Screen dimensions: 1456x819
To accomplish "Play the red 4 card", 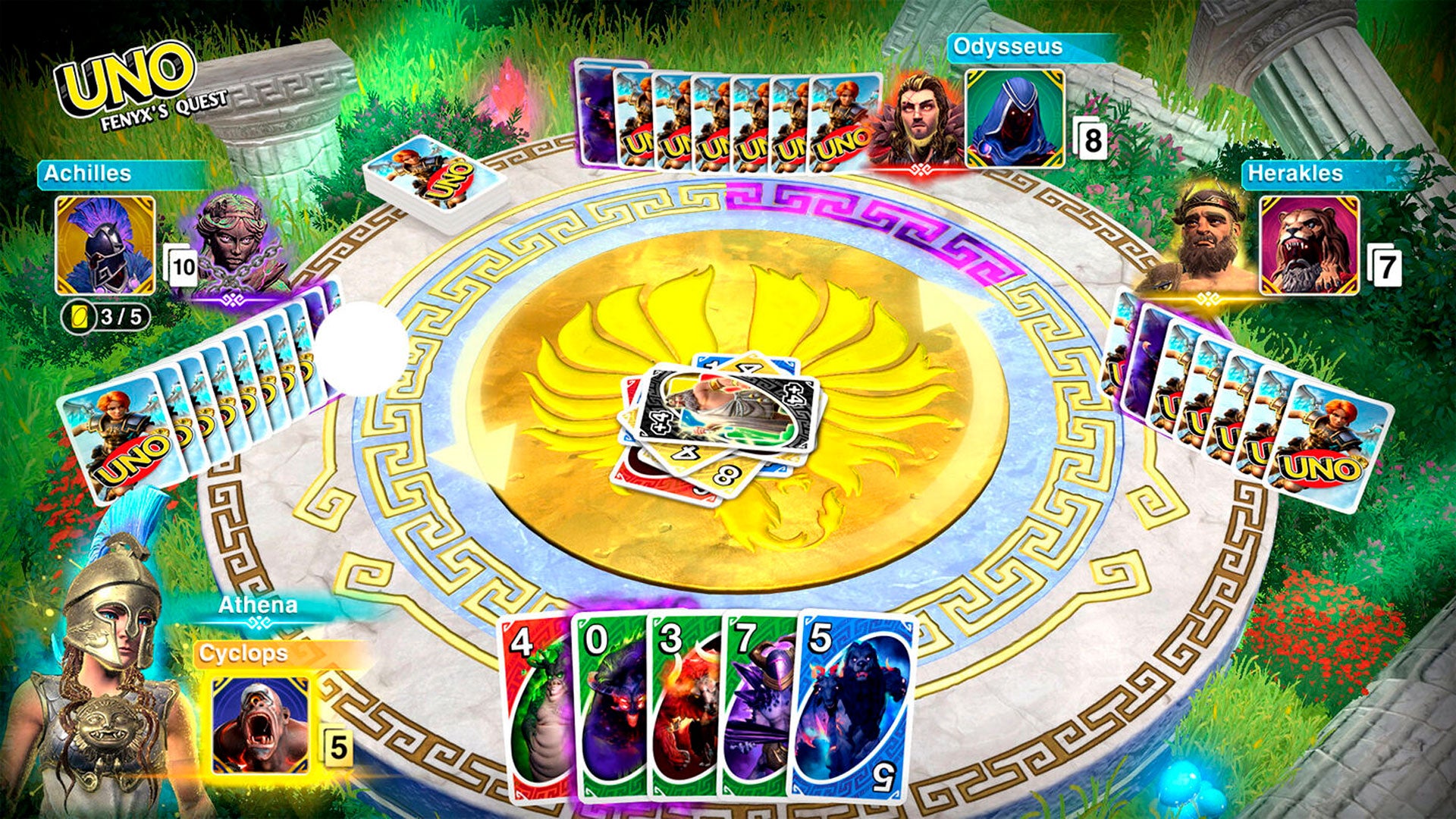I will [533, 705].
